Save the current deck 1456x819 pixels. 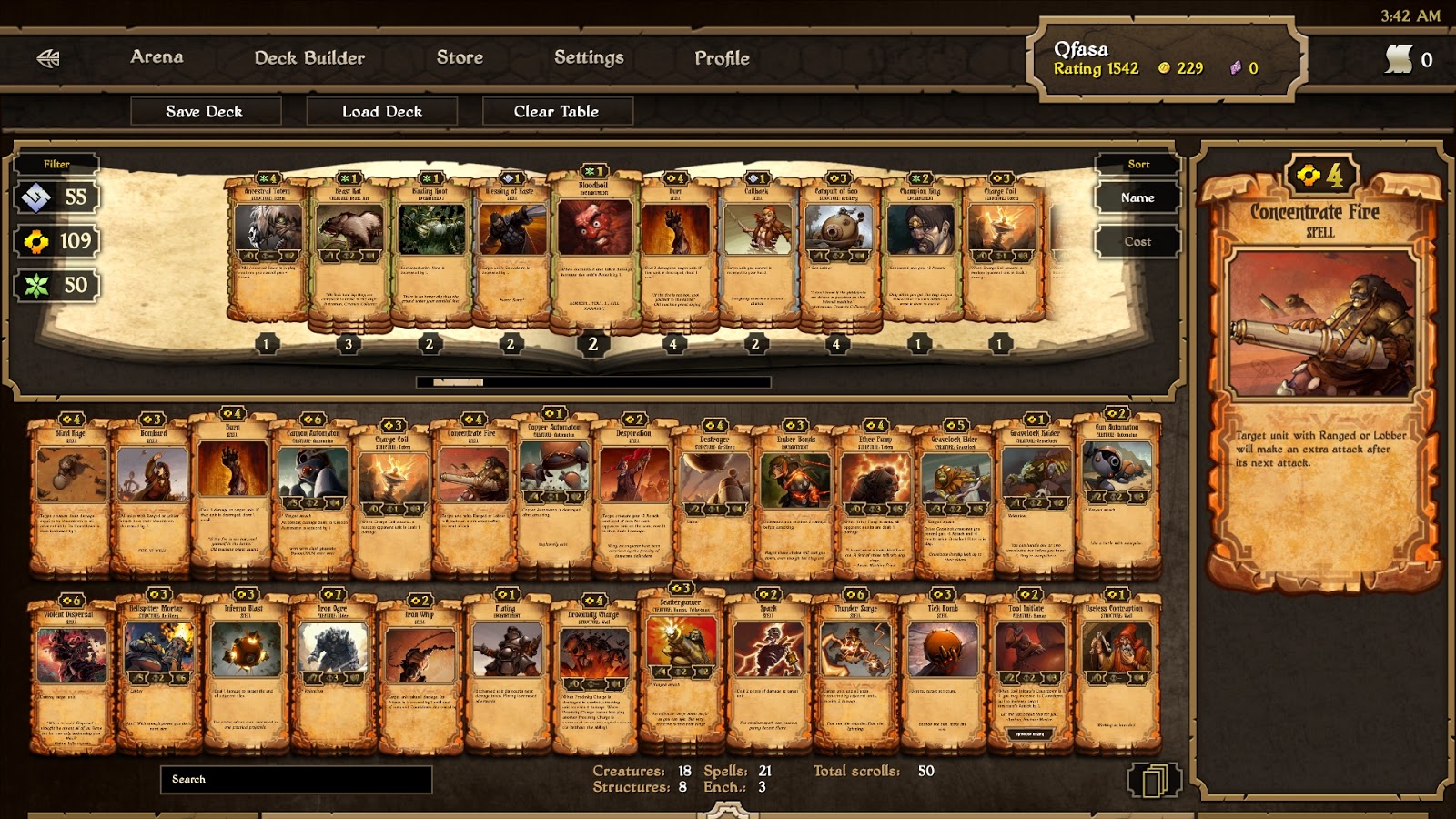click(205, 111)
